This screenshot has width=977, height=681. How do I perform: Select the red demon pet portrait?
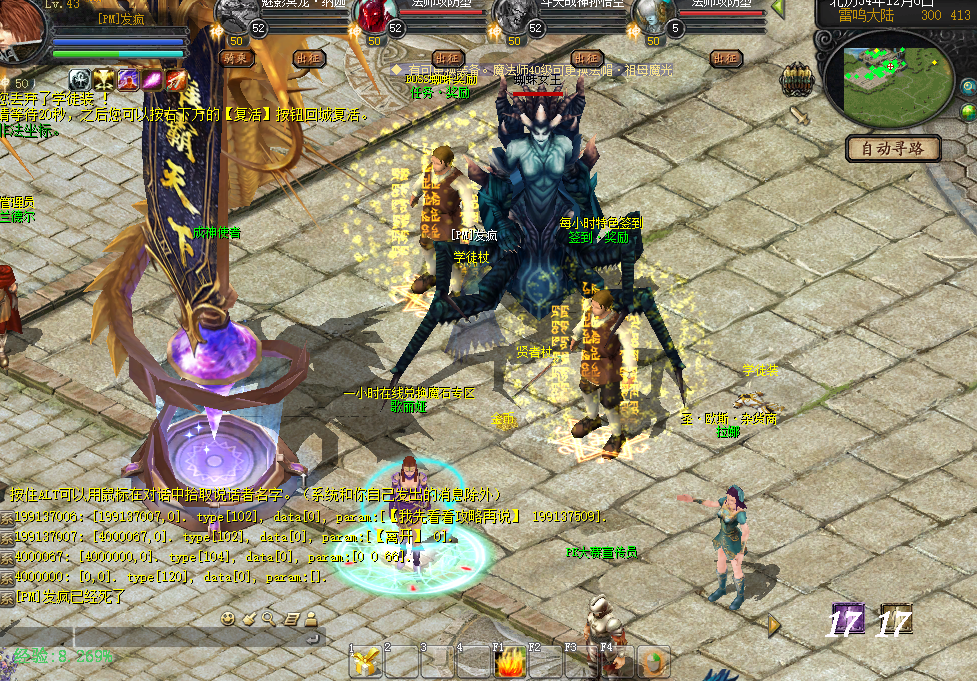[374, 16]
